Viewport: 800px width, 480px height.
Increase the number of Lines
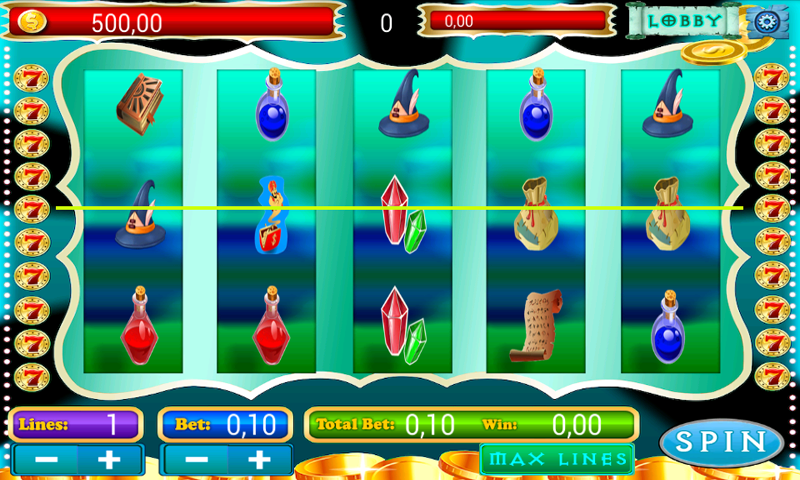pos(108,460)
